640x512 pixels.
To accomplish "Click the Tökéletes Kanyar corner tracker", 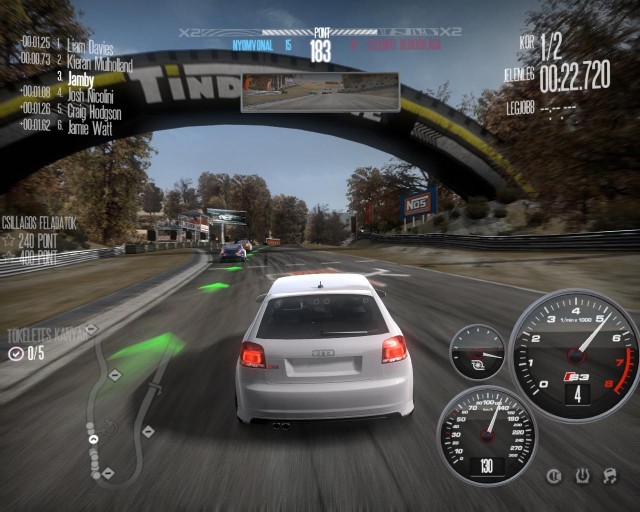I will tap(45, 333).
